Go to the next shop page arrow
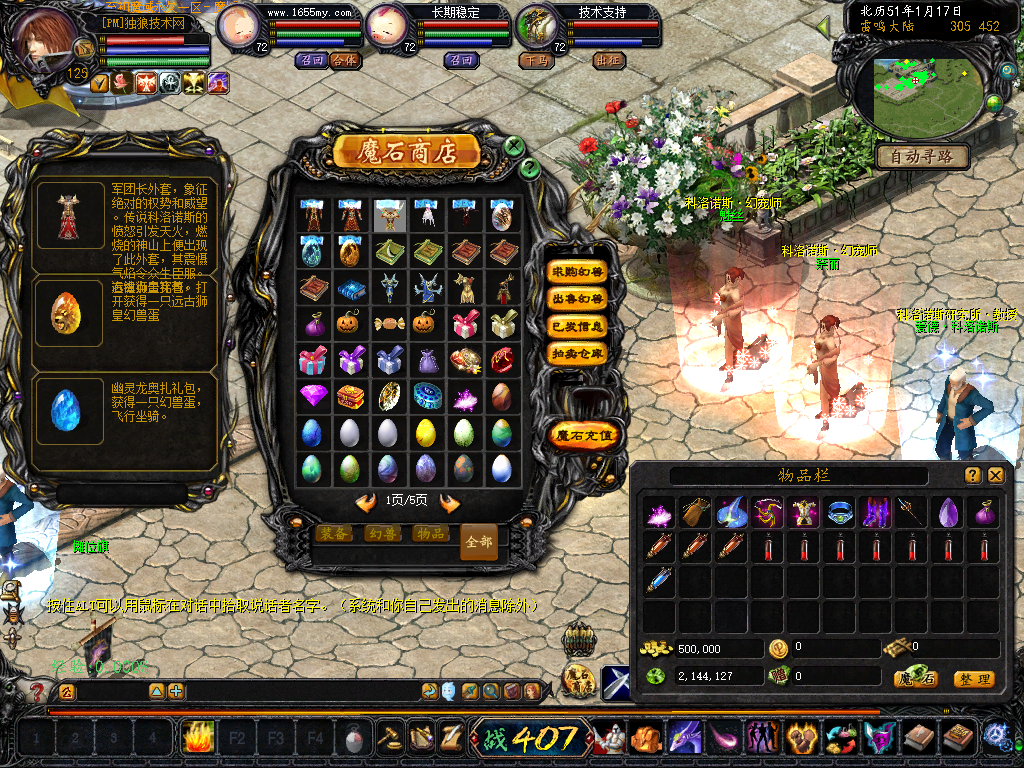 tap(450, 502)
